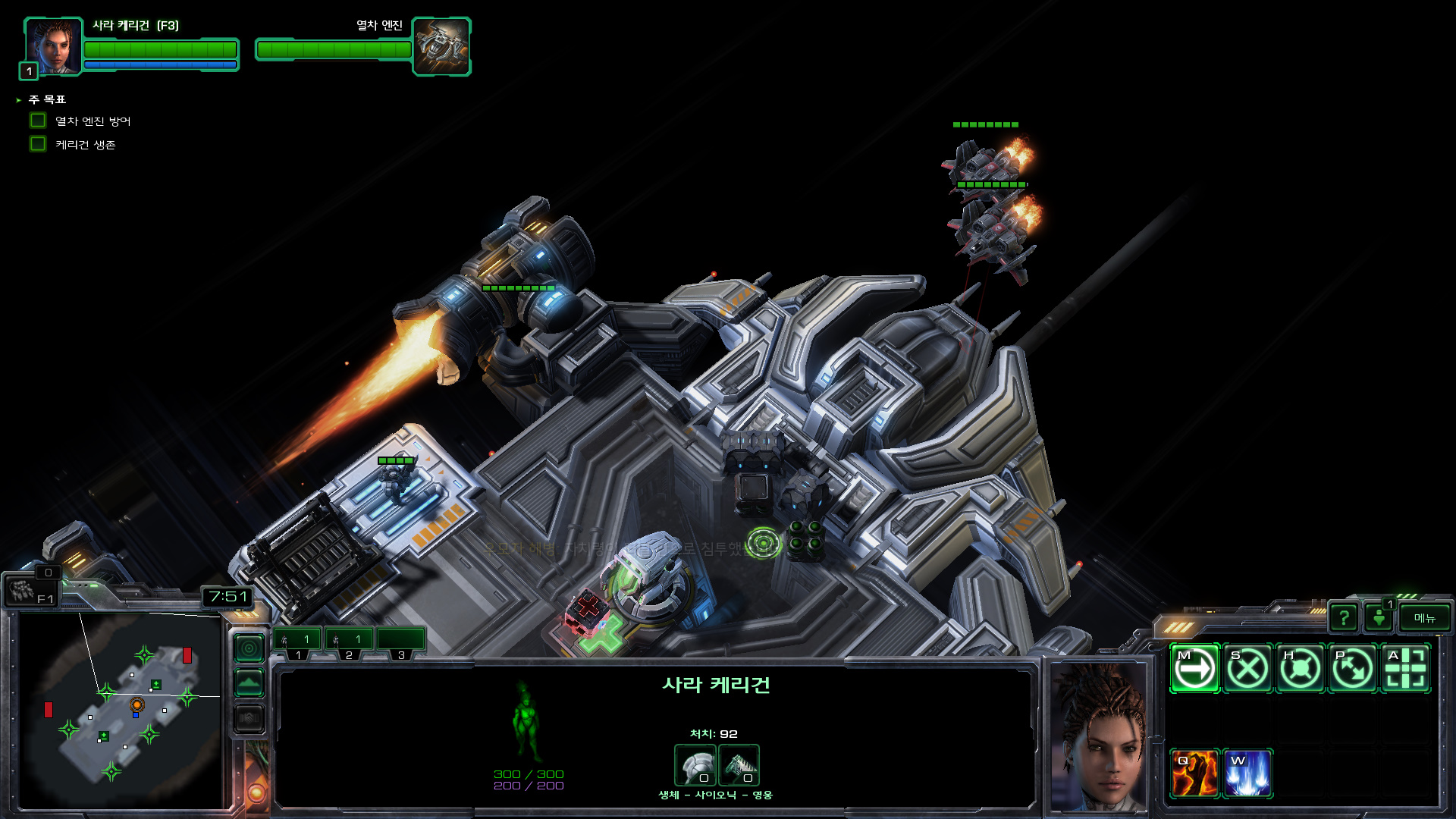Click the minimap

pyautogui.click(x=121, y=709)
